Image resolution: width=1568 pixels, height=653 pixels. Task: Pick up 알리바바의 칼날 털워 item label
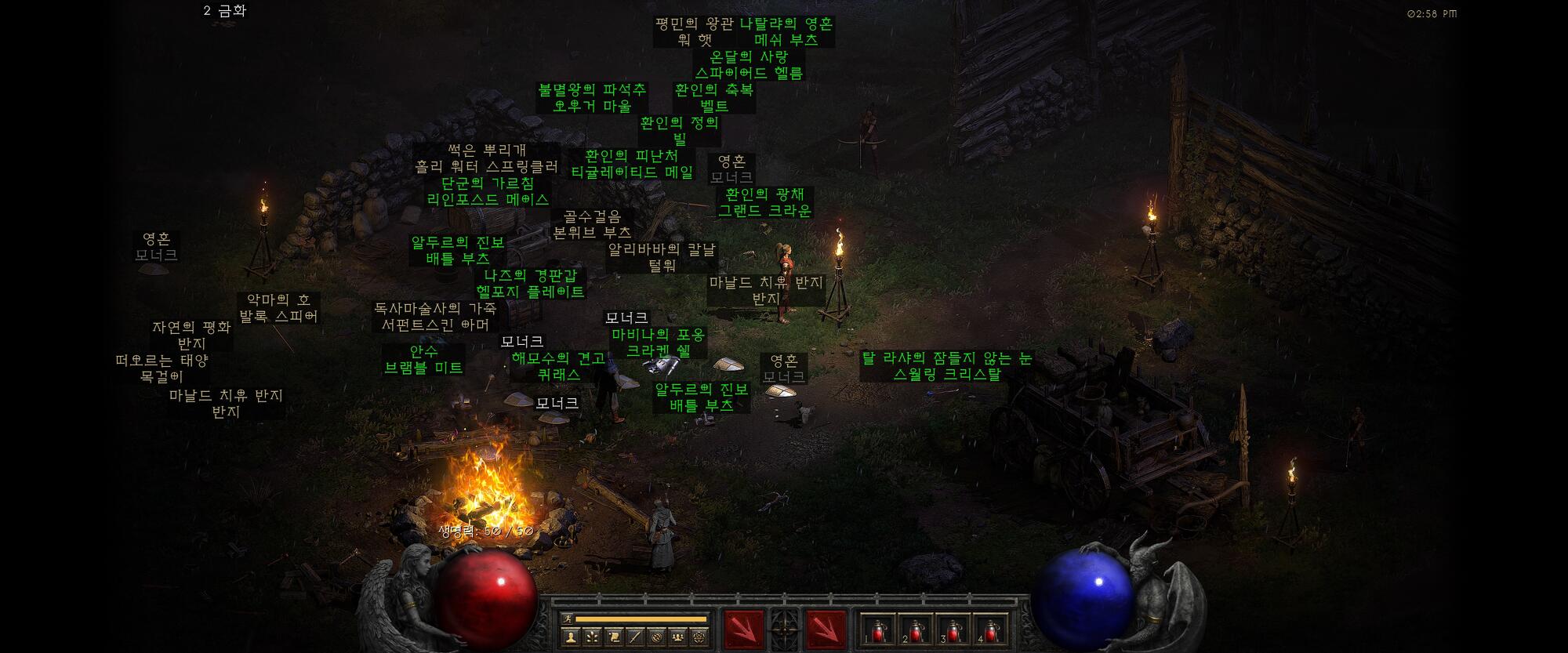662,257
